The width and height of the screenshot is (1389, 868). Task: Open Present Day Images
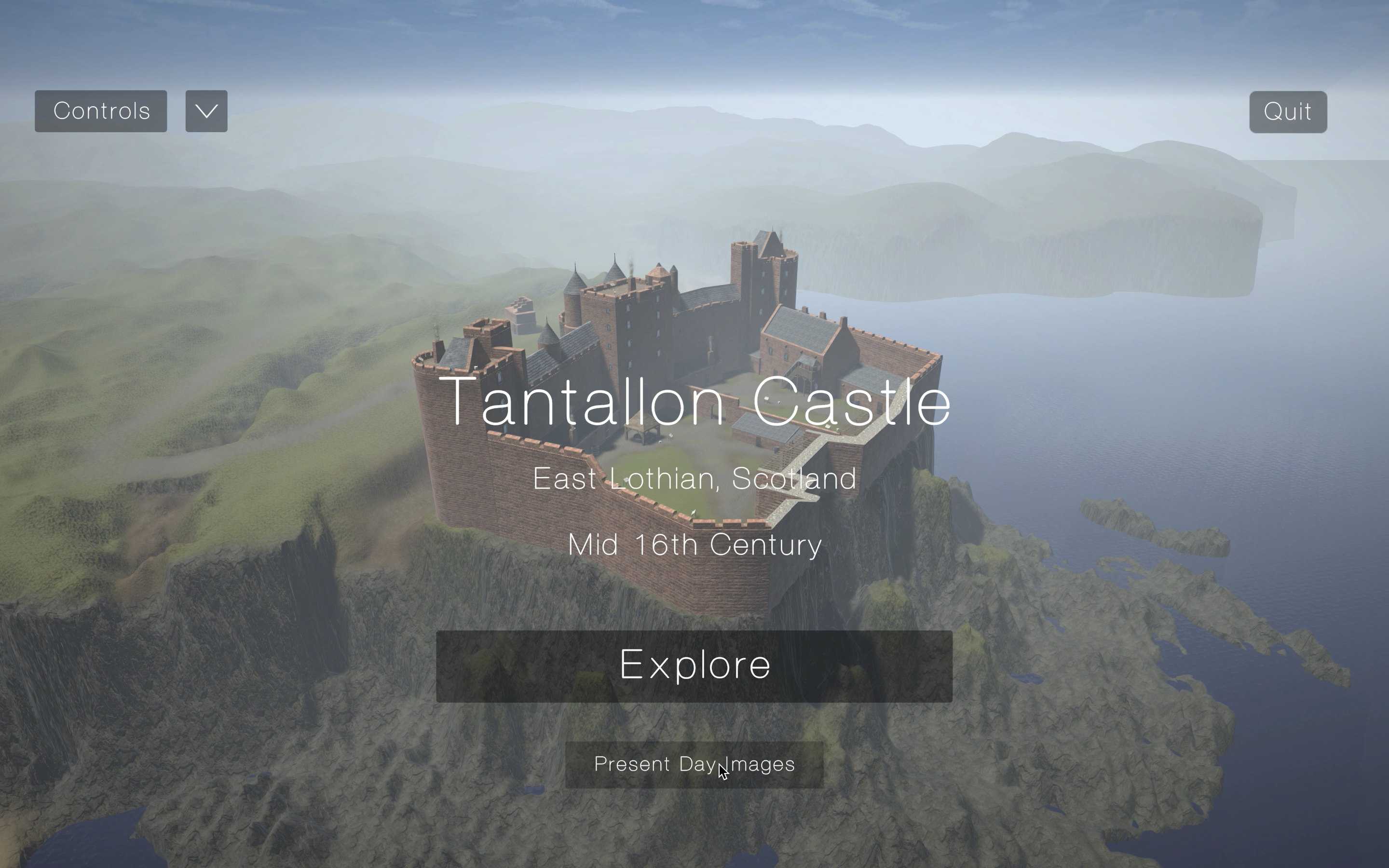click(x=694, y=765)
